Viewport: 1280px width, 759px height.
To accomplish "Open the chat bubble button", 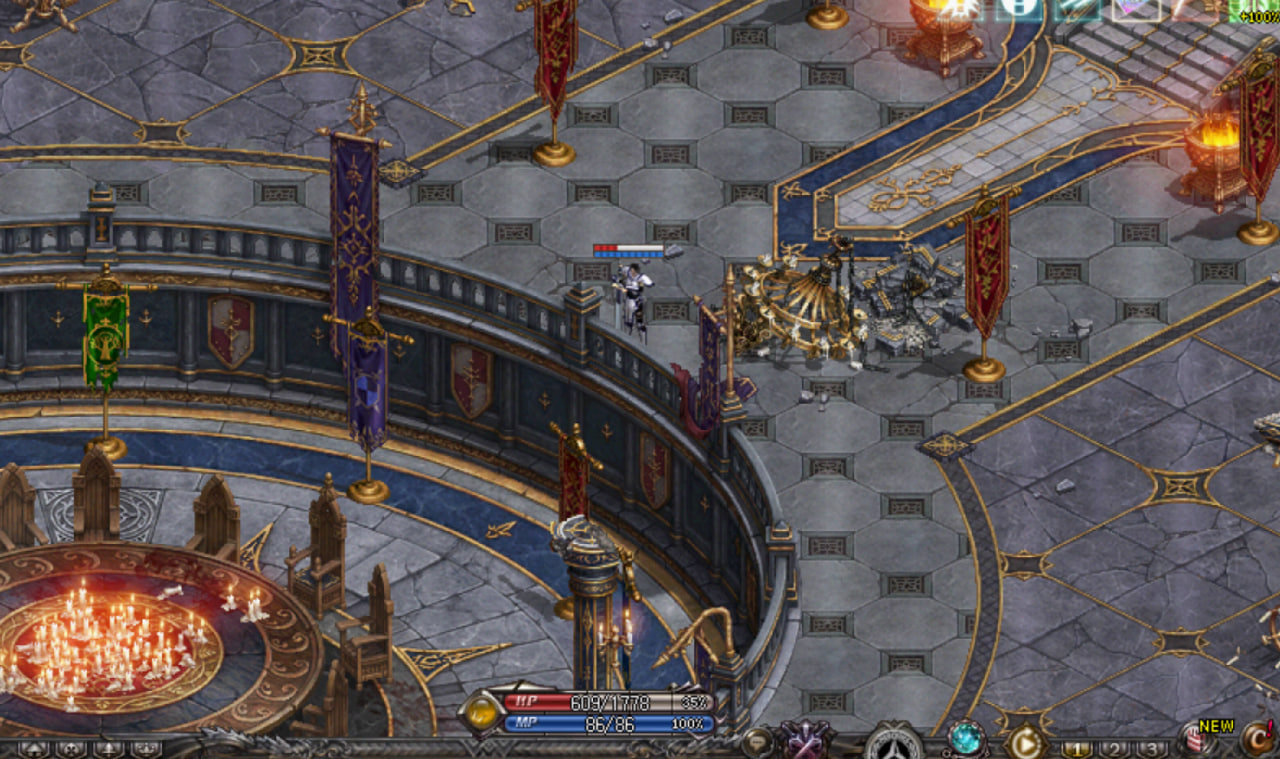I will click(x=758, y=743).
